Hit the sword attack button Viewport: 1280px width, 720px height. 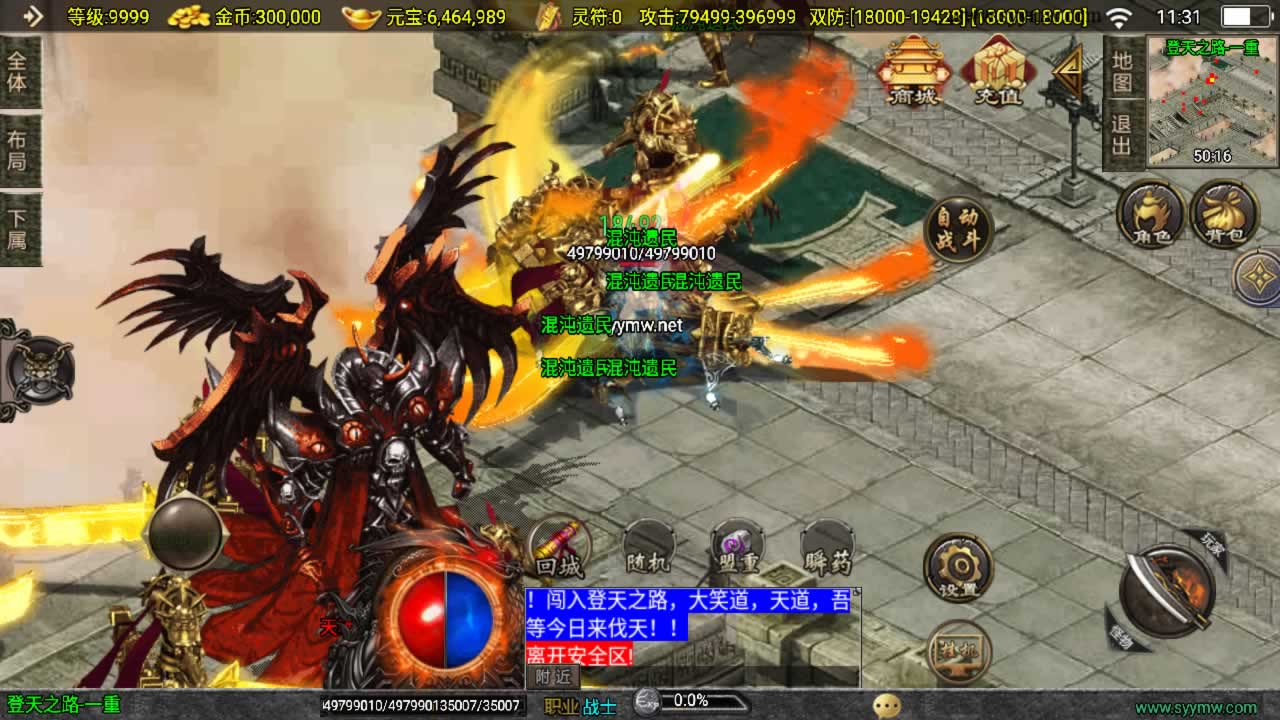click(x=1166, y=590)
